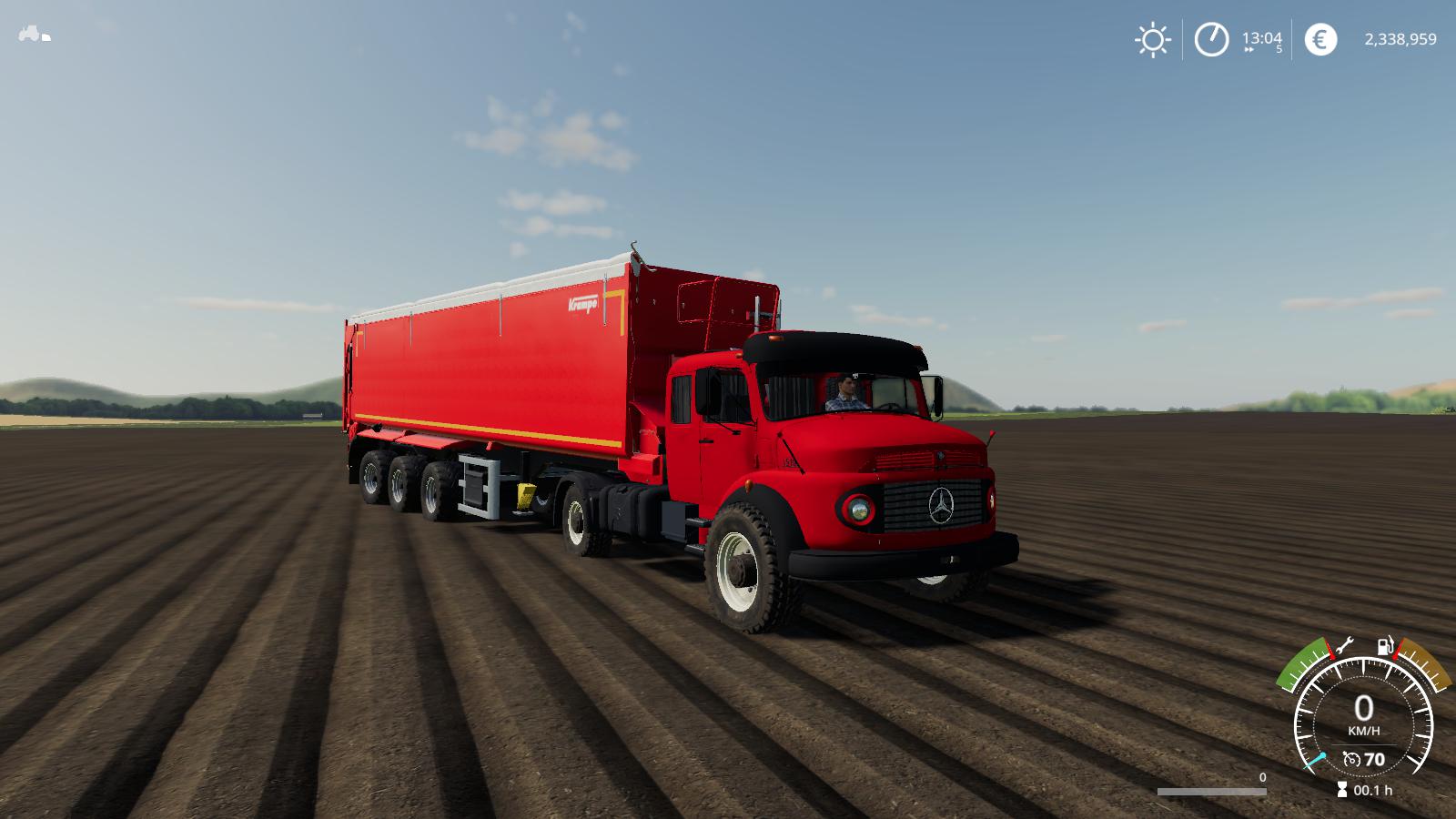Click the clock face icon
This screenshot has height=819, width=1456.
click(x=1211, y=38)
